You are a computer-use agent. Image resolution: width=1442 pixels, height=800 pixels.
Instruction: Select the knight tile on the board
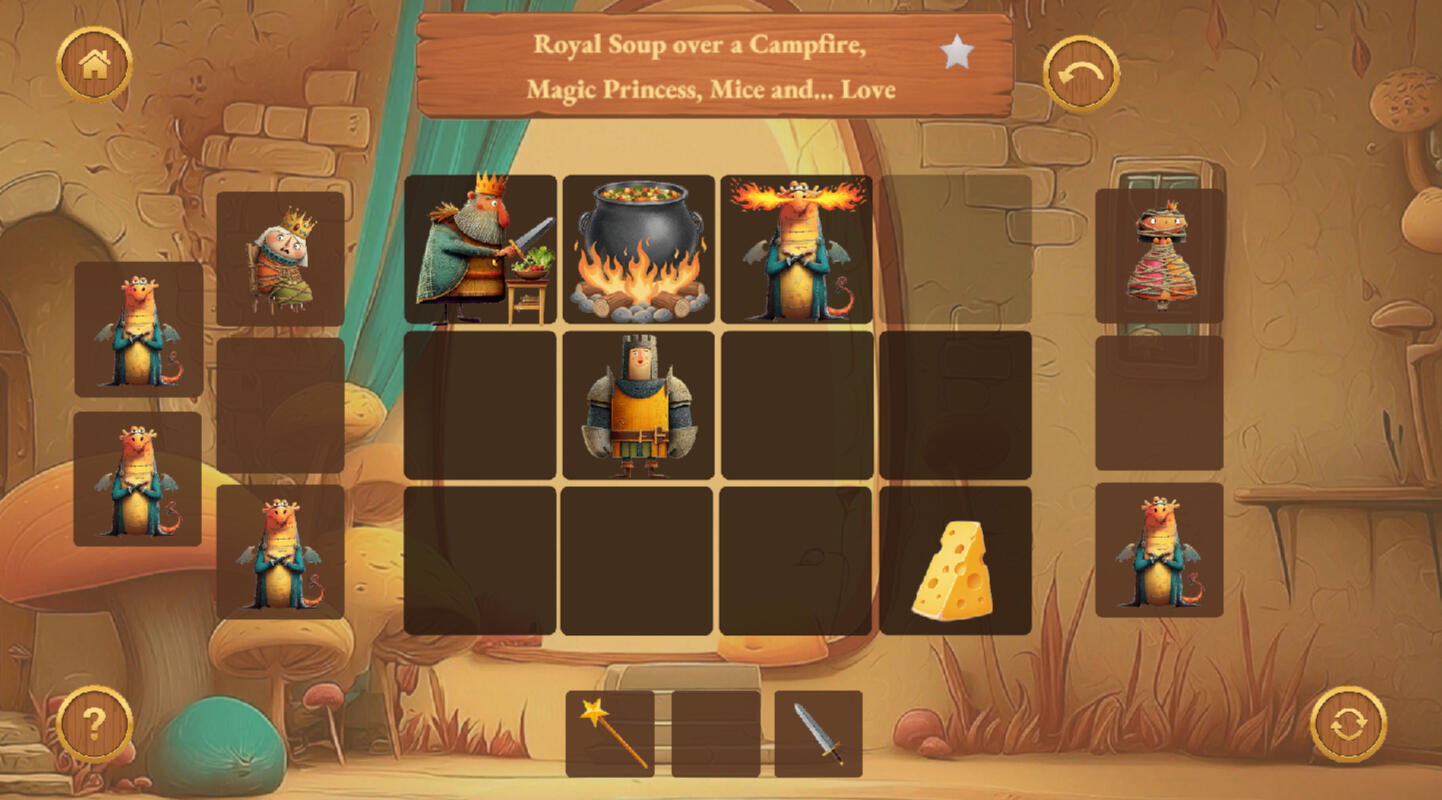pos(638,405)
